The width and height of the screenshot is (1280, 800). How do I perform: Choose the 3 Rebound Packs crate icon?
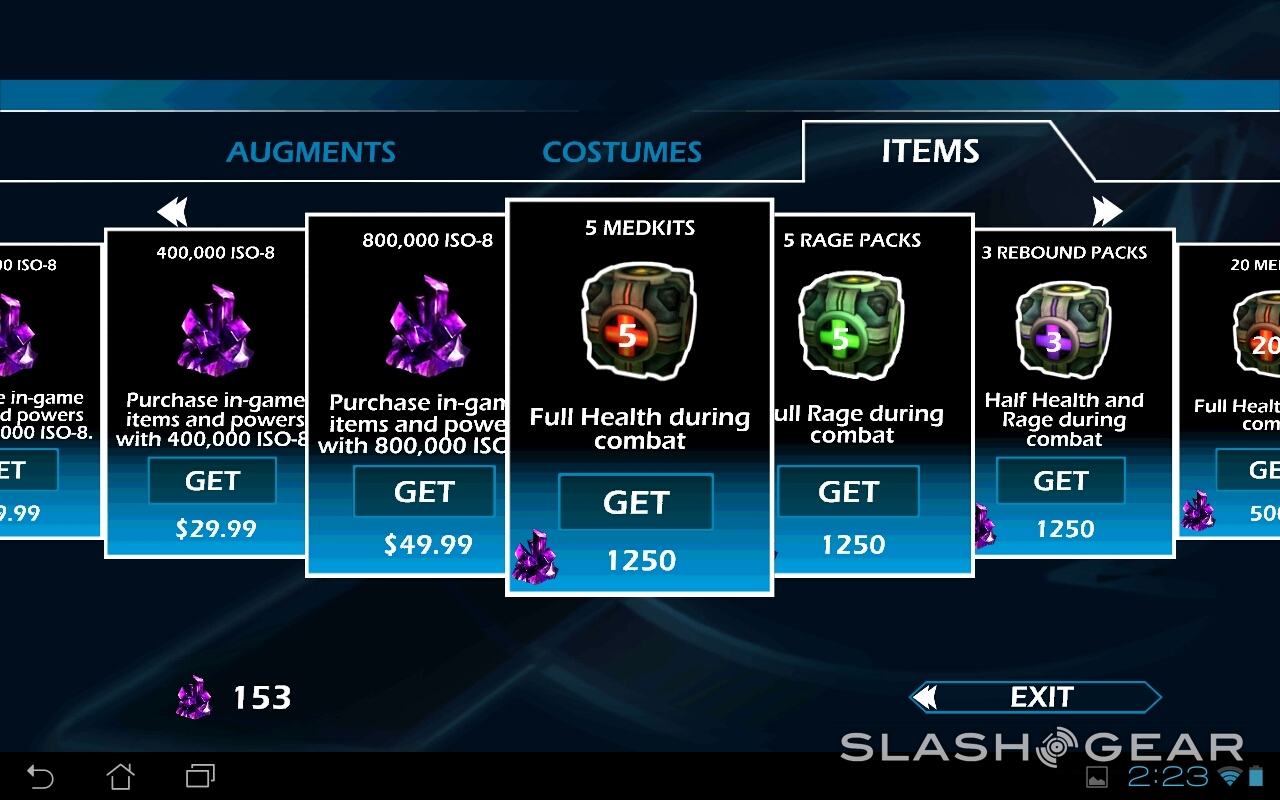[1063, 329]
